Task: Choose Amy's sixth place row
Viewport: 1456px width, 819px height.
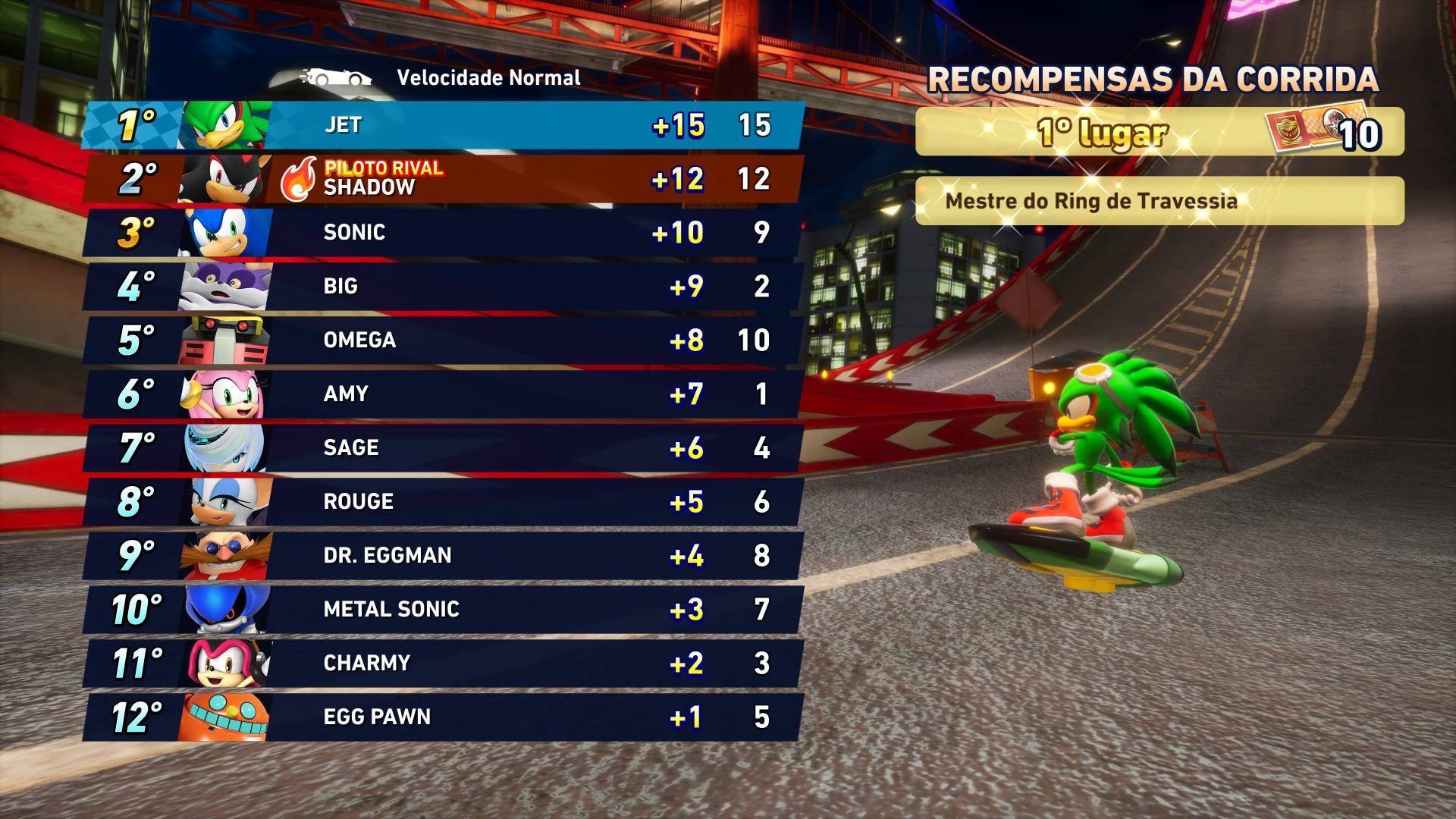Action: pyautogui.click(x=444, y=394)
